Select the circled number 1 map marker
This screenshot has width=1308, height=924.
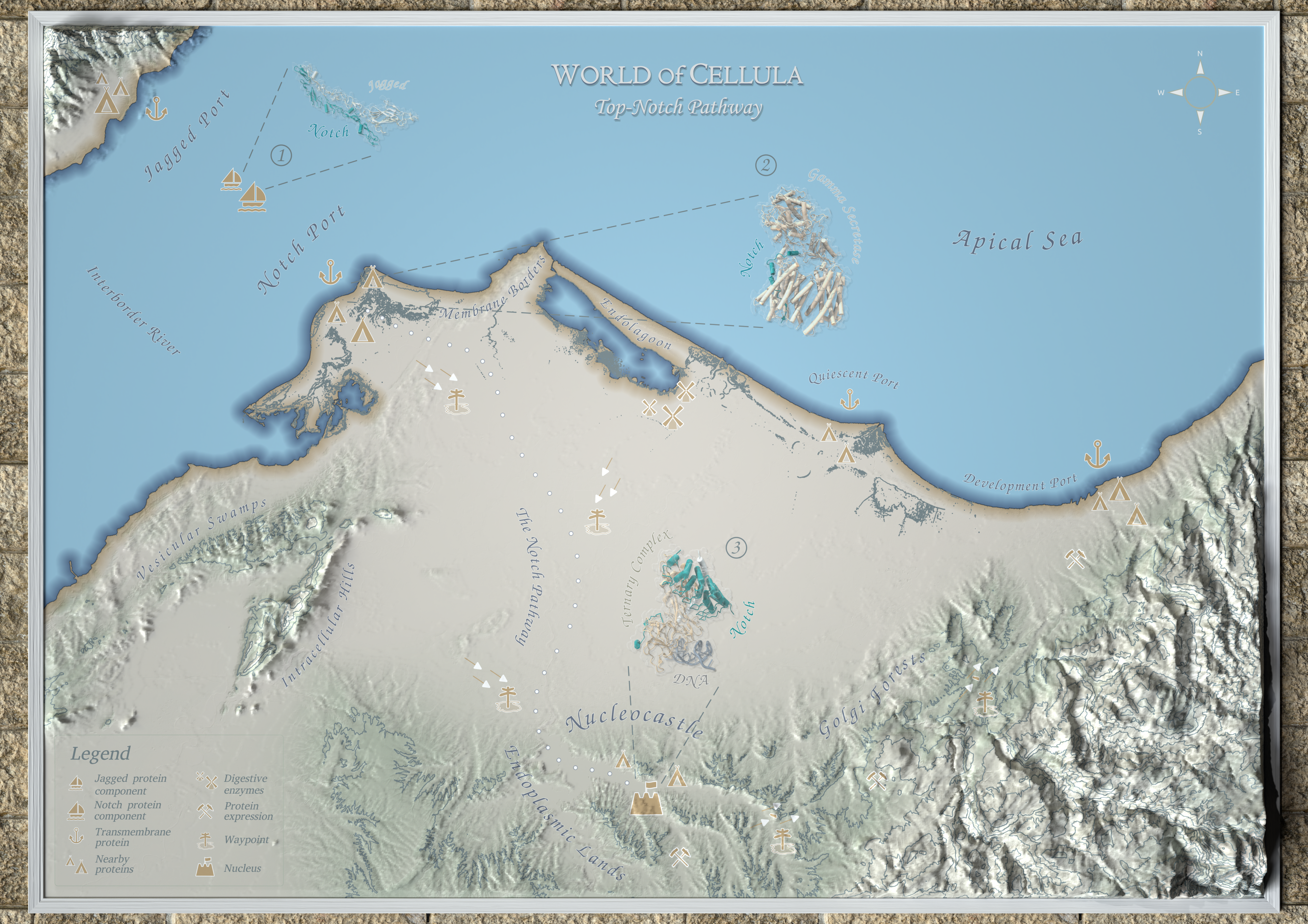(x=281, y=155)
